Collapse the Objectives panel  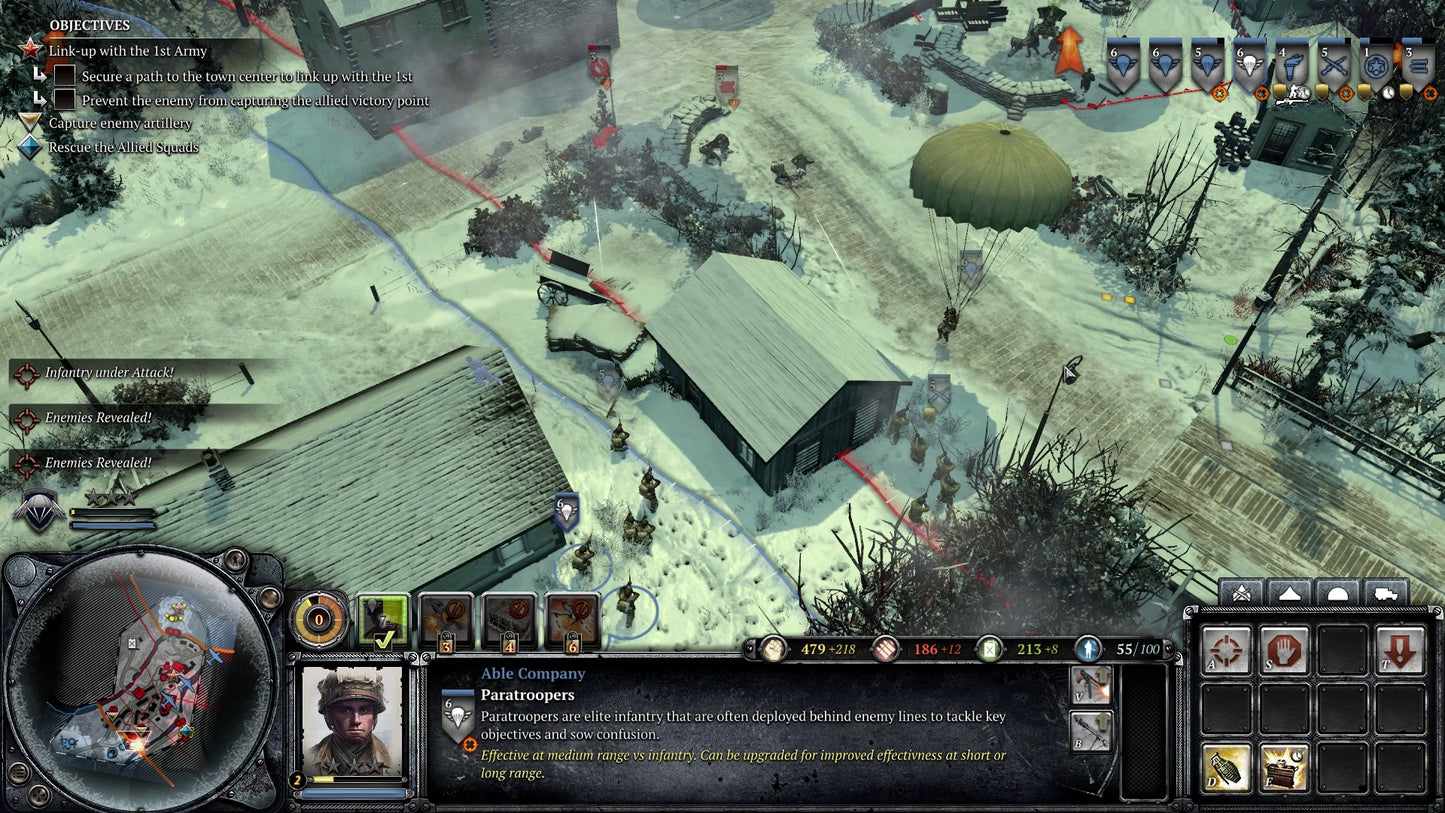pyautogui.click(x=88, y=25)
